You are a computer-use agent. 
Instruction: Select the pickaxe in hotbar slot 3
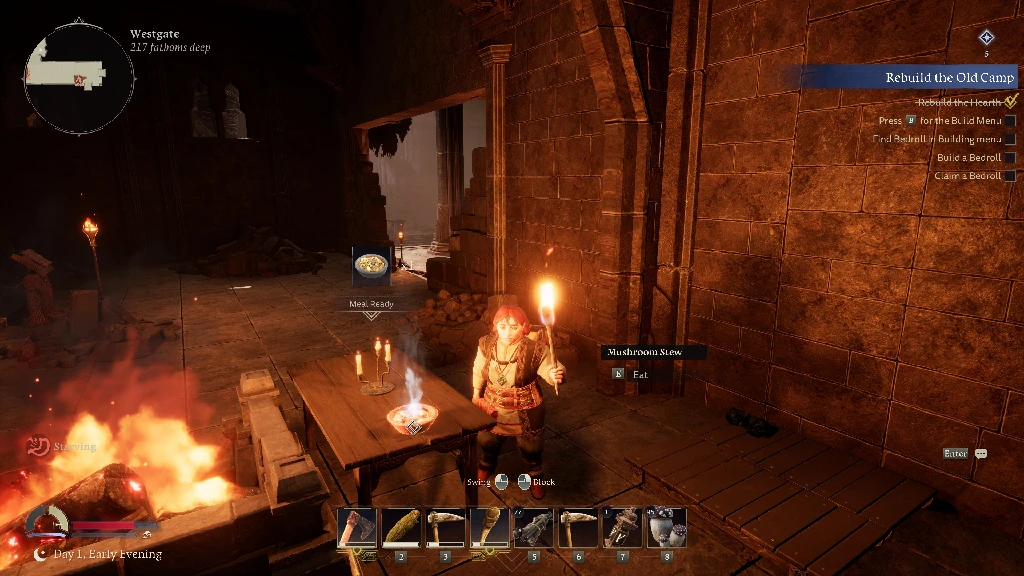point(443,528)
